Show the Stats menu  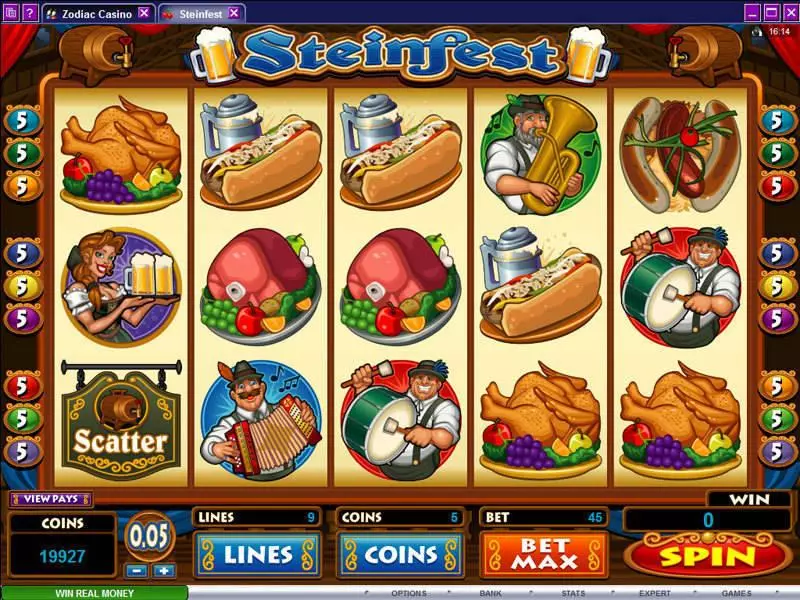click(x=572, y=593)
